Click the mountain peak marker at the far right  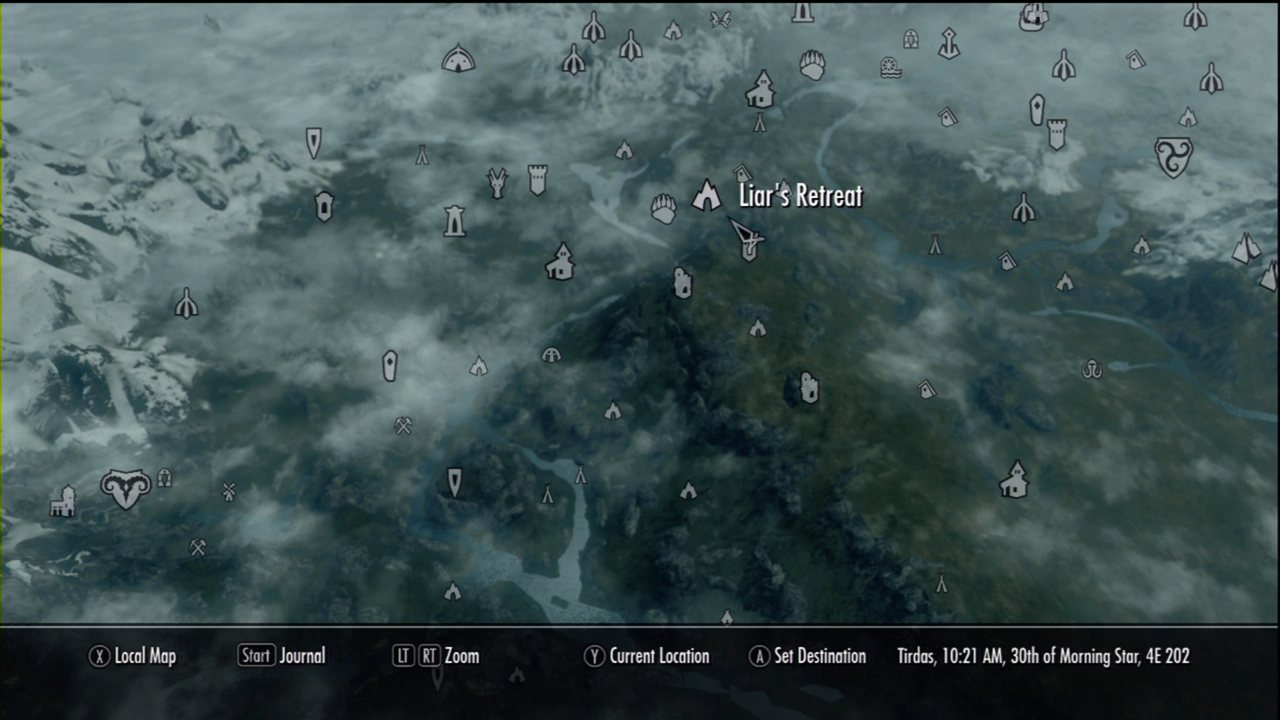(x=1248, y=246)
